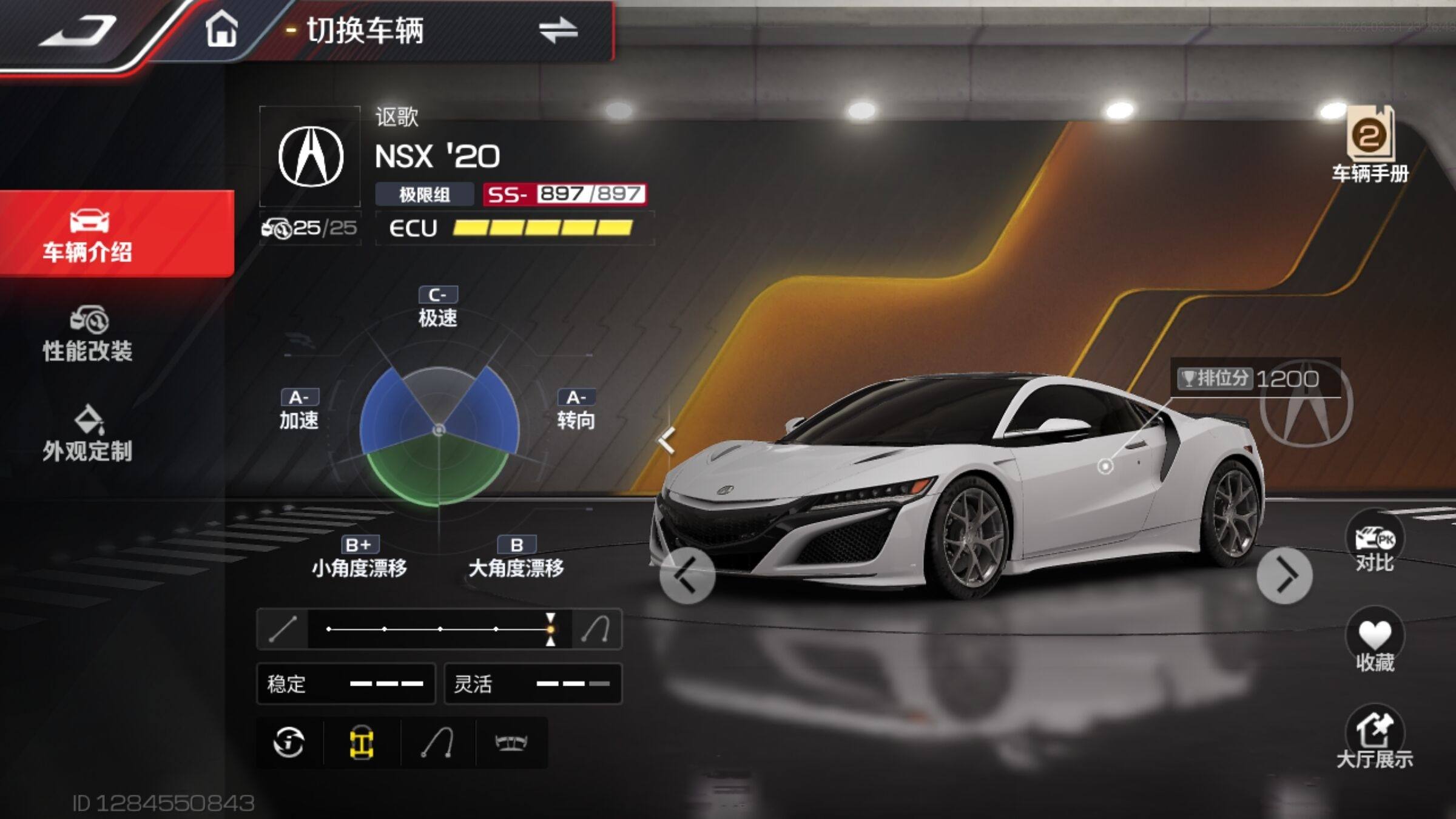1456x819 pixels.
Task: Set car for 大厅展示 lobby display
Action: click(1374, 738)
